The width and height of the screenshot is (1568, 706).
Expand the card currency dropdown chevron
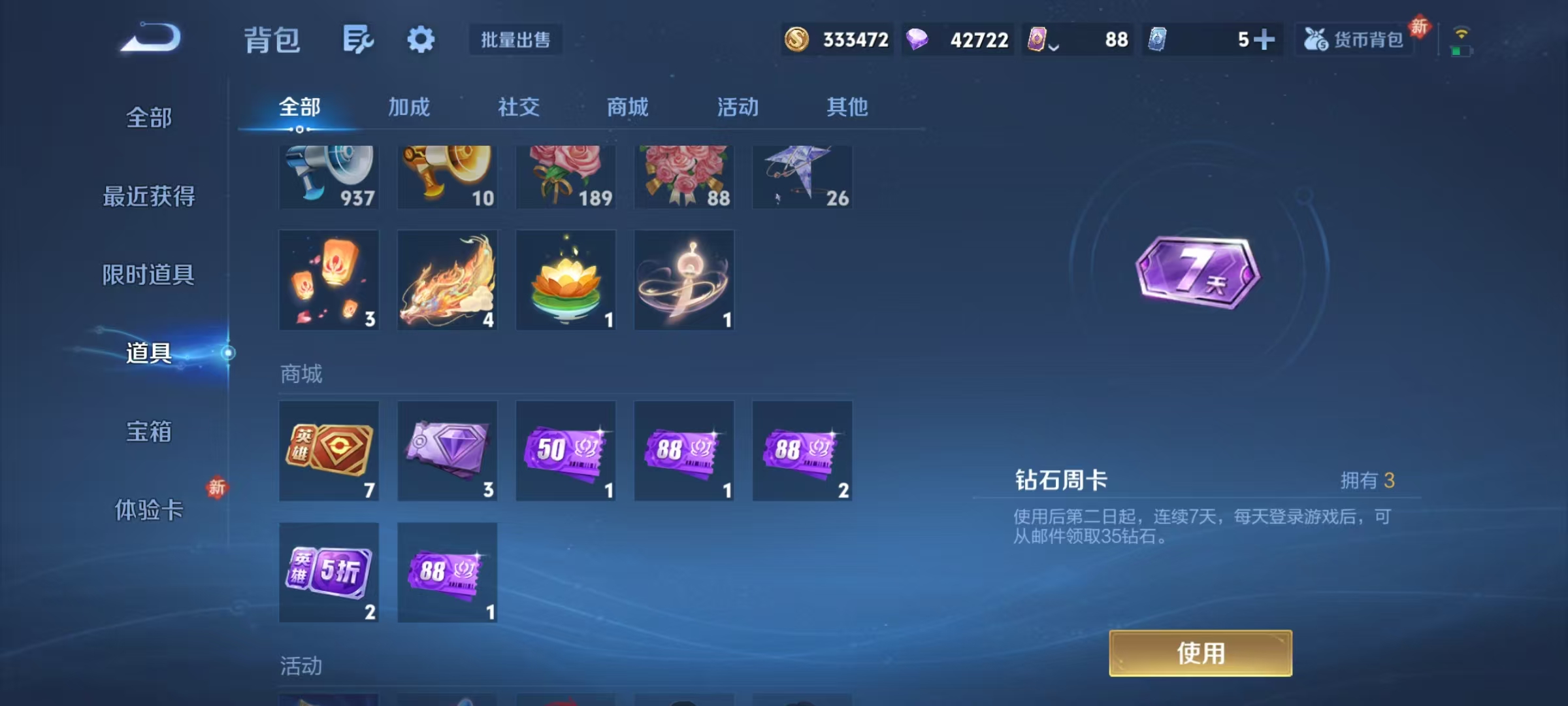[1053, 46]
